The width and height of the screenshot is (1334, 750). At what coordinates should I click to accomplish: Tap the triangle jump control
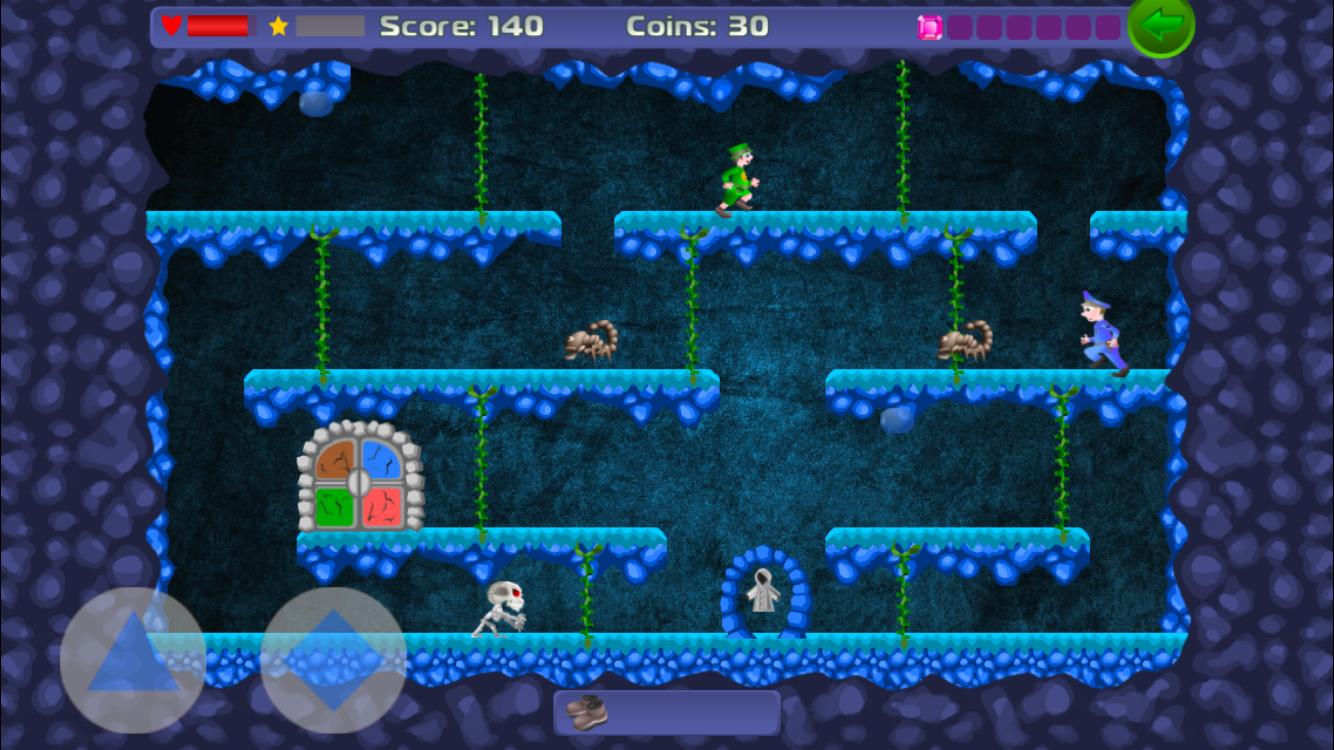tap(131, 657)
